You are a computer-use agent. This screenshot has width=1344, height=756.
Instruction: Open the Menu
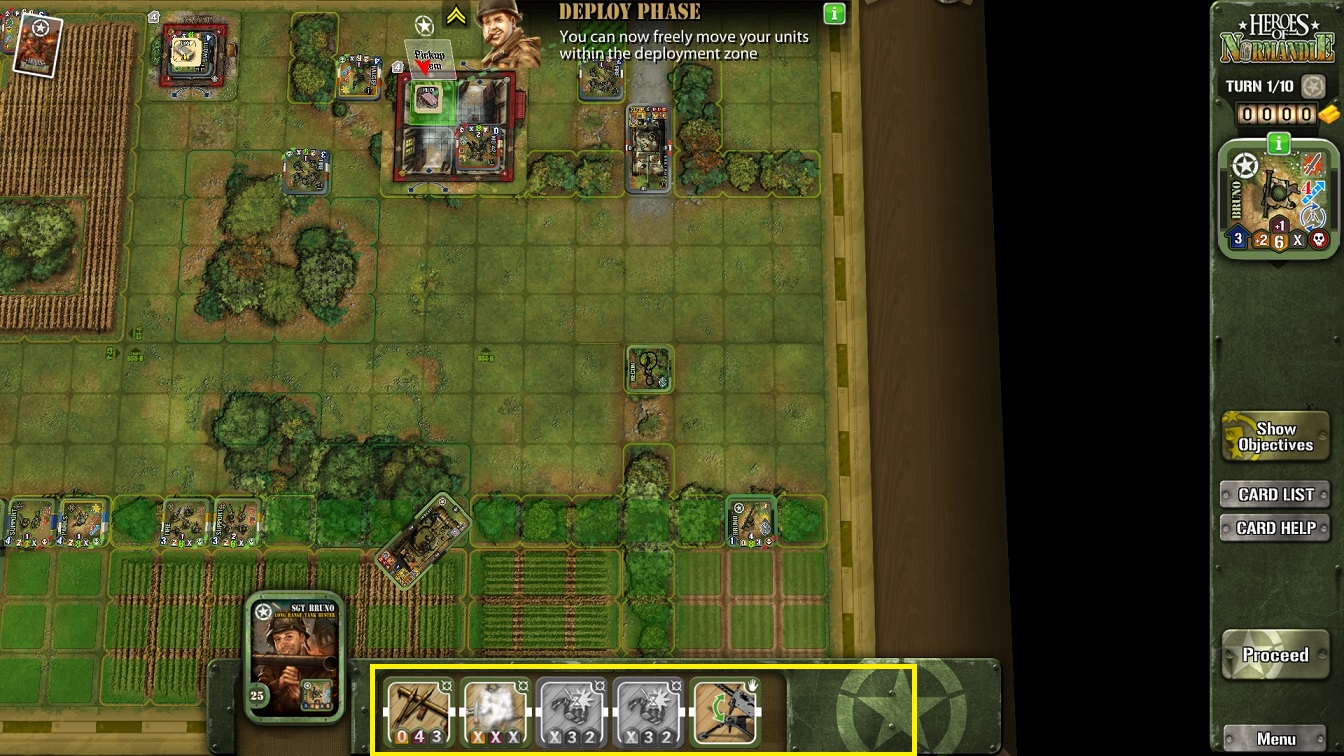pos(1275,739)
